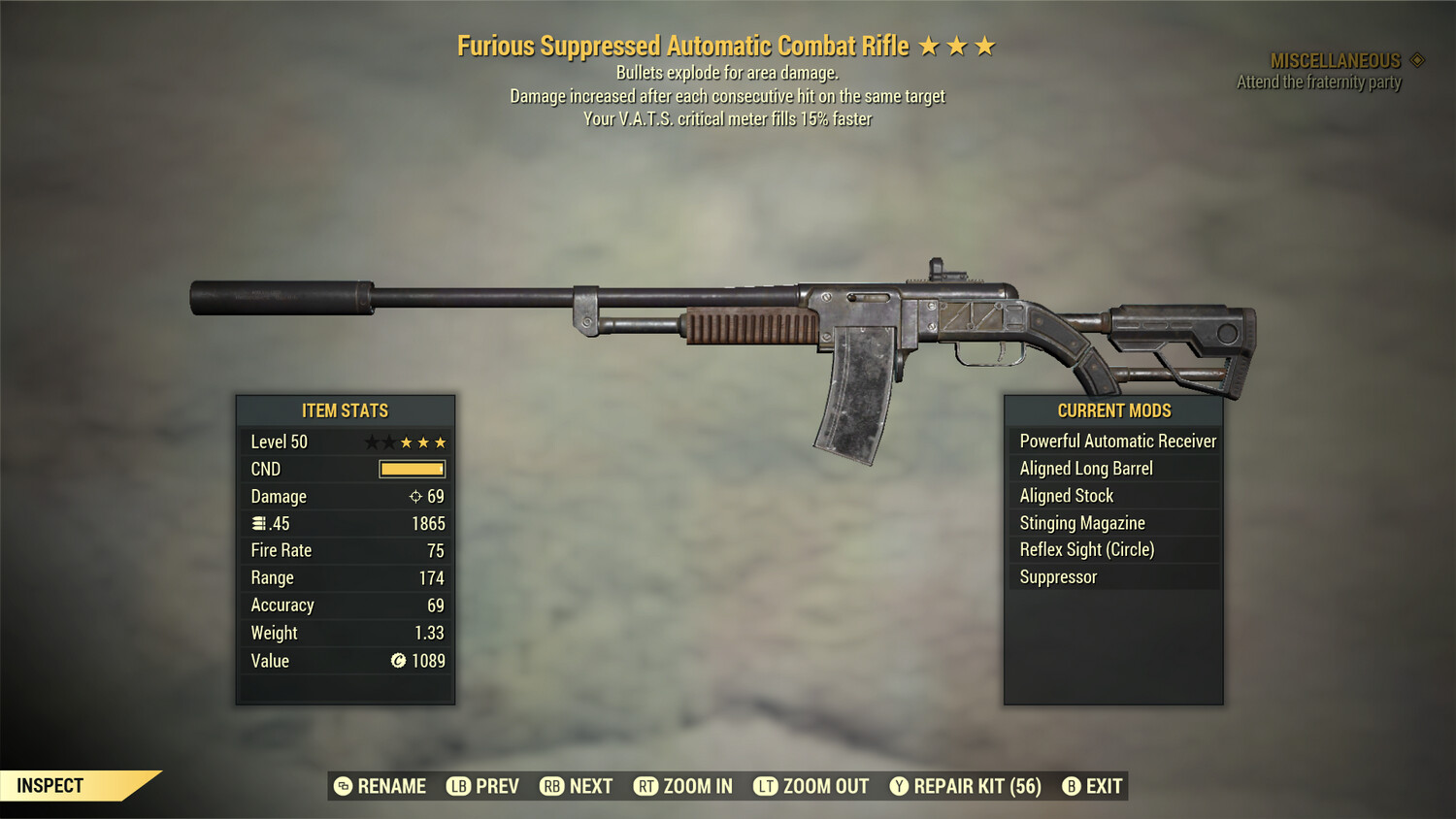This screenshot has width=1456, height=819.
Task: Select Suppressor in the Current Mods list
Action: pyautogui.click(x=1057, y=576)
